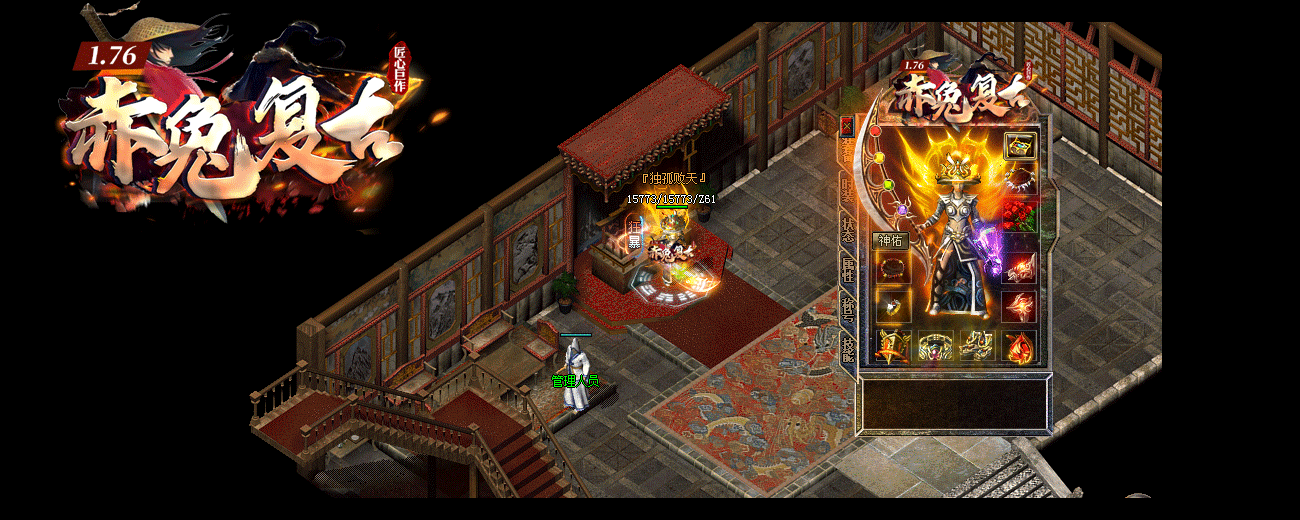Switch to the 技能 tab
The height and width of the screenshot is (520, 1300).
(848, 347)
